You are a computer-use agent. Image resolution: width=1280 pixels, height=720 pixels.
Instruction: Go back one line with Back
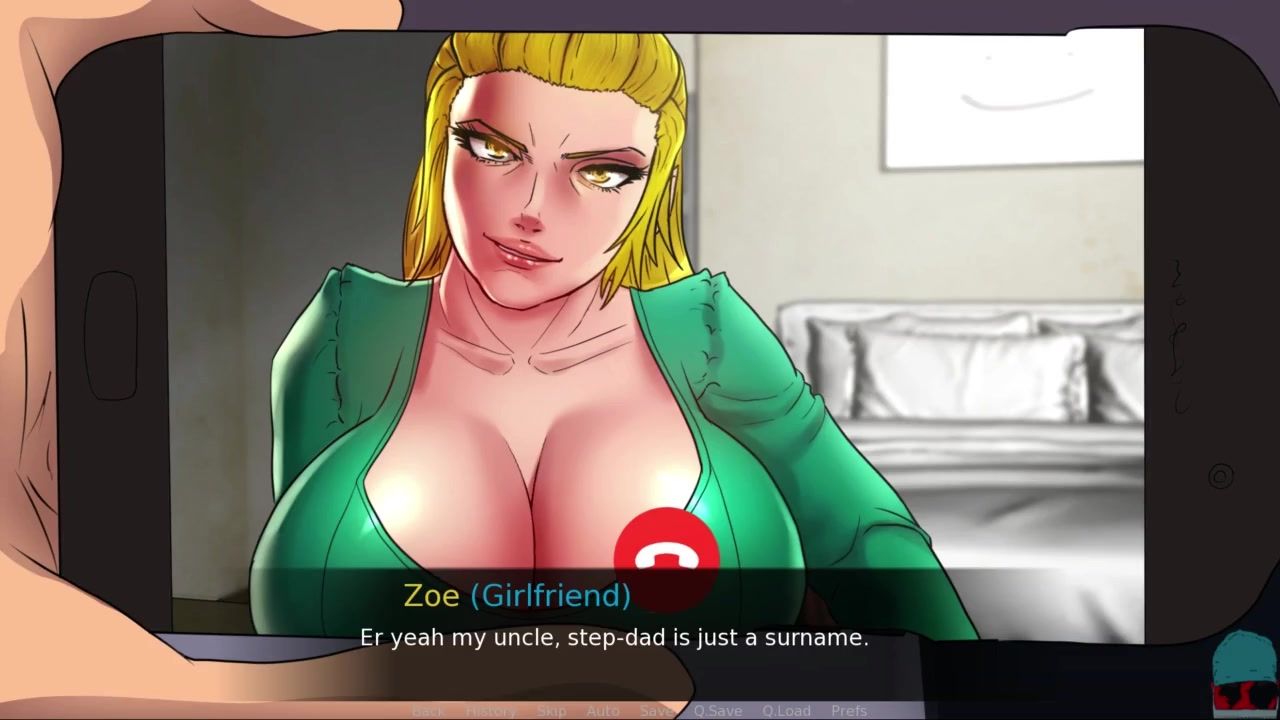click(428, 711)
